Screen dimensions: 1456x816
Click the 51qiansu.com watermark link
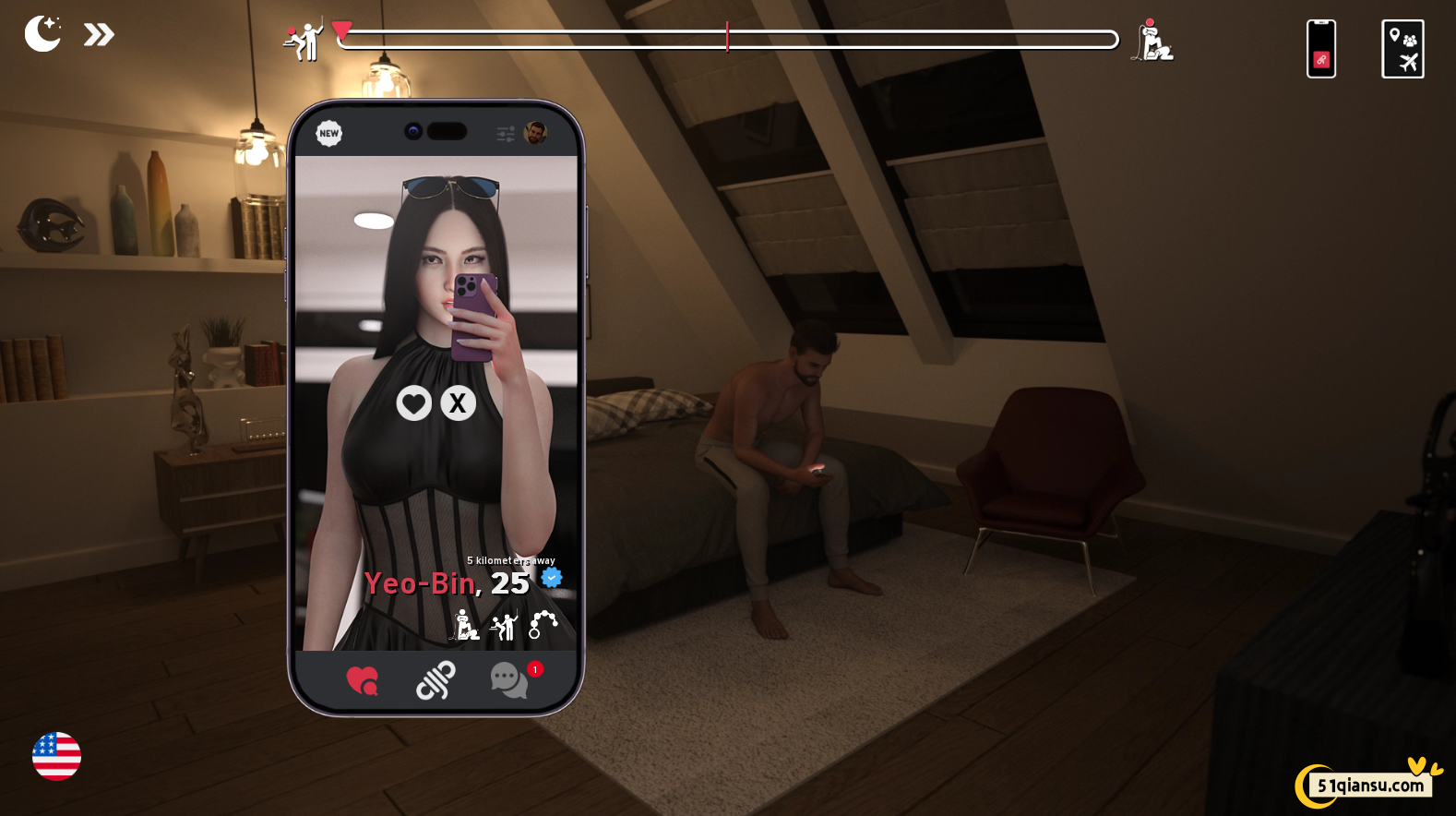[x=1369, y=786]
